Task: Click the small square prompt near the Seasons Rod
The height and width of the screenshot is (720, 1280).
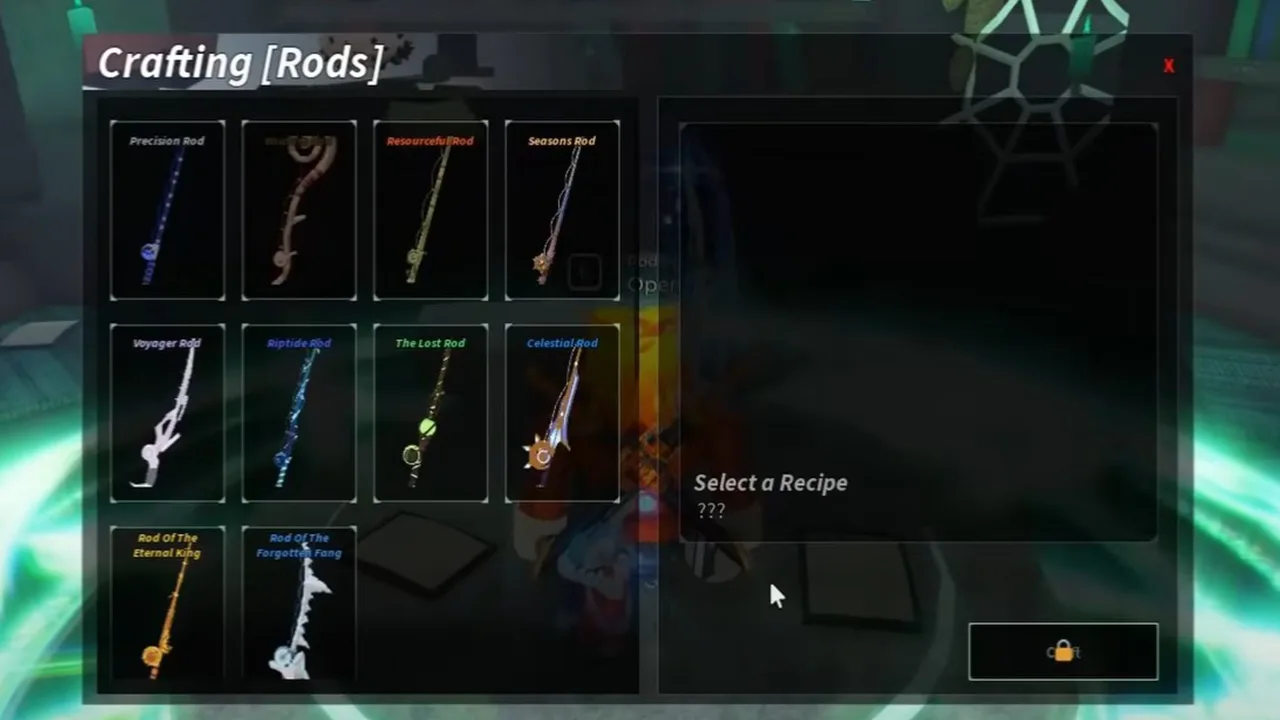Action: (584, 271)
